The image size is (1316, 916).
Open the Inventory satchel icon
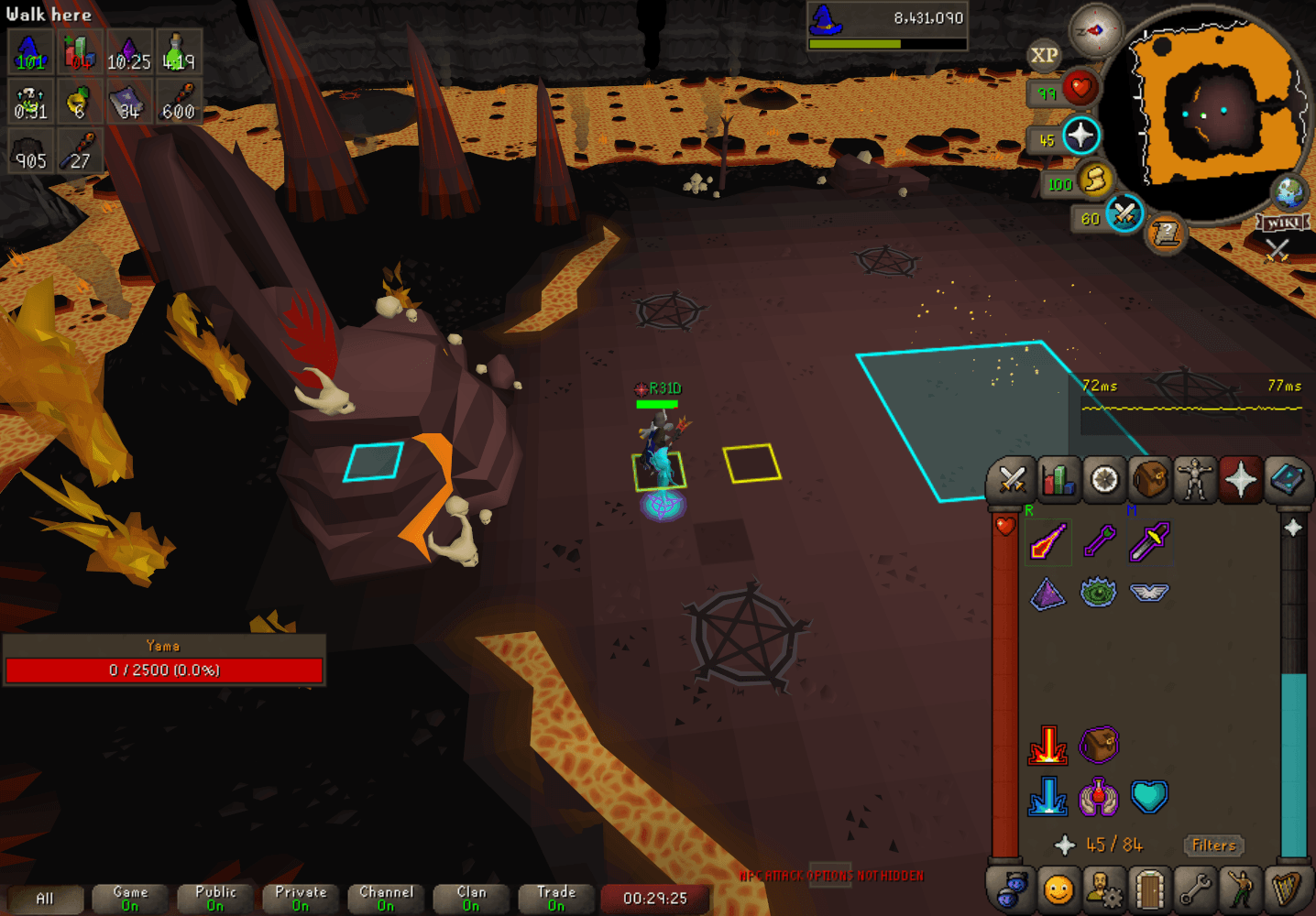pyautogui.click(x=1149, y=479)
